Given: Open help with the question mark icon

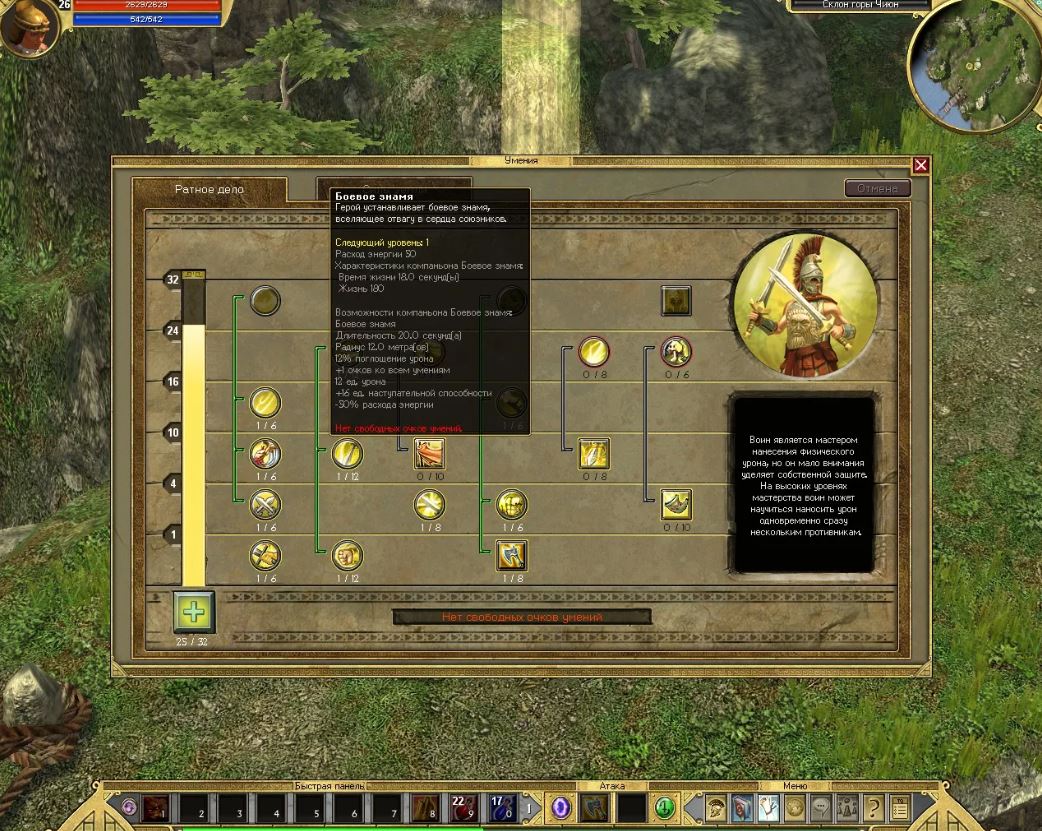Looking at the screenshot, I should click(x=873, y=806).
